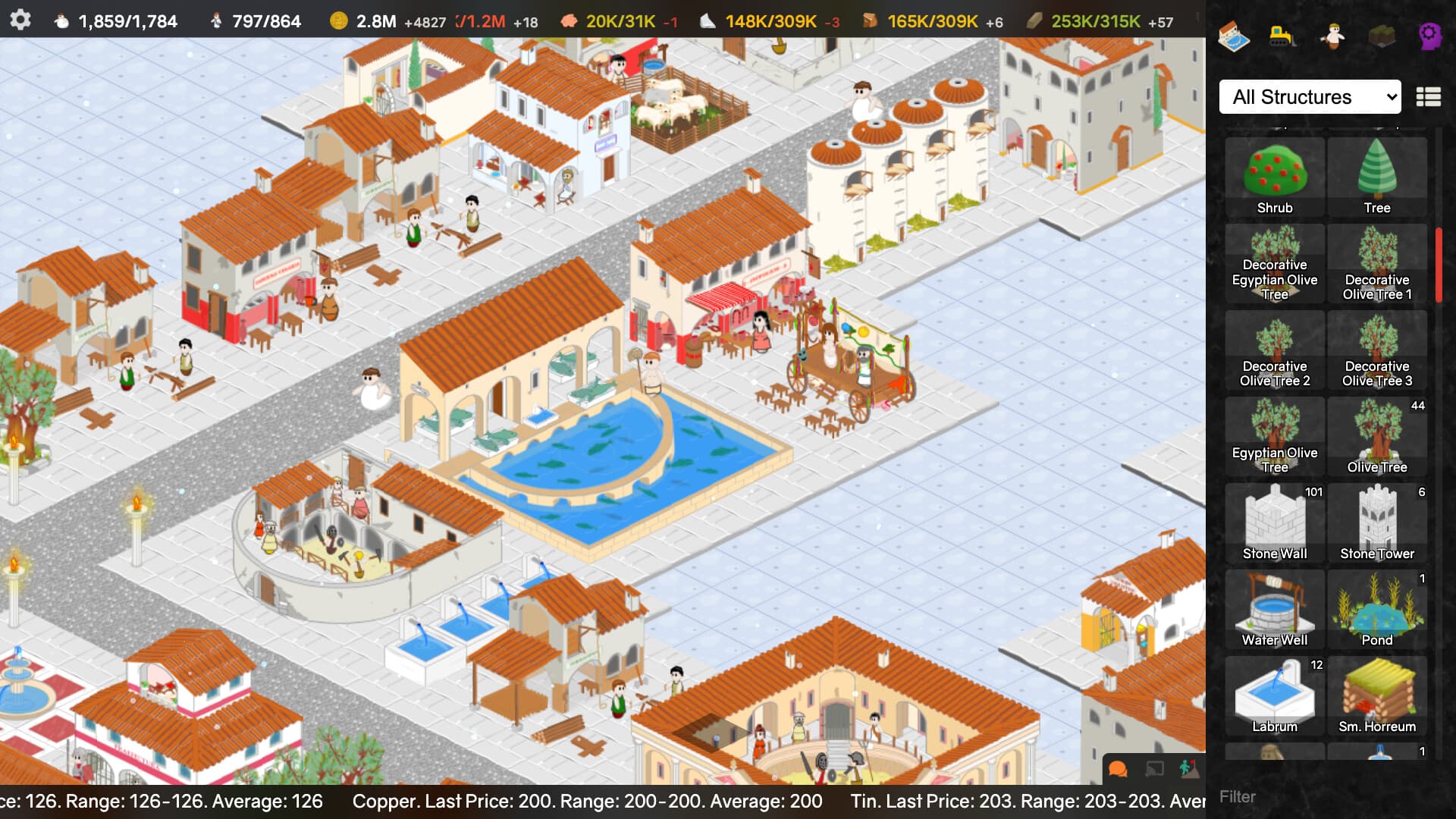This screenshot has width=1456, height=819.
Task: Open the Structures build menu icon
Action: (1235, 36)
